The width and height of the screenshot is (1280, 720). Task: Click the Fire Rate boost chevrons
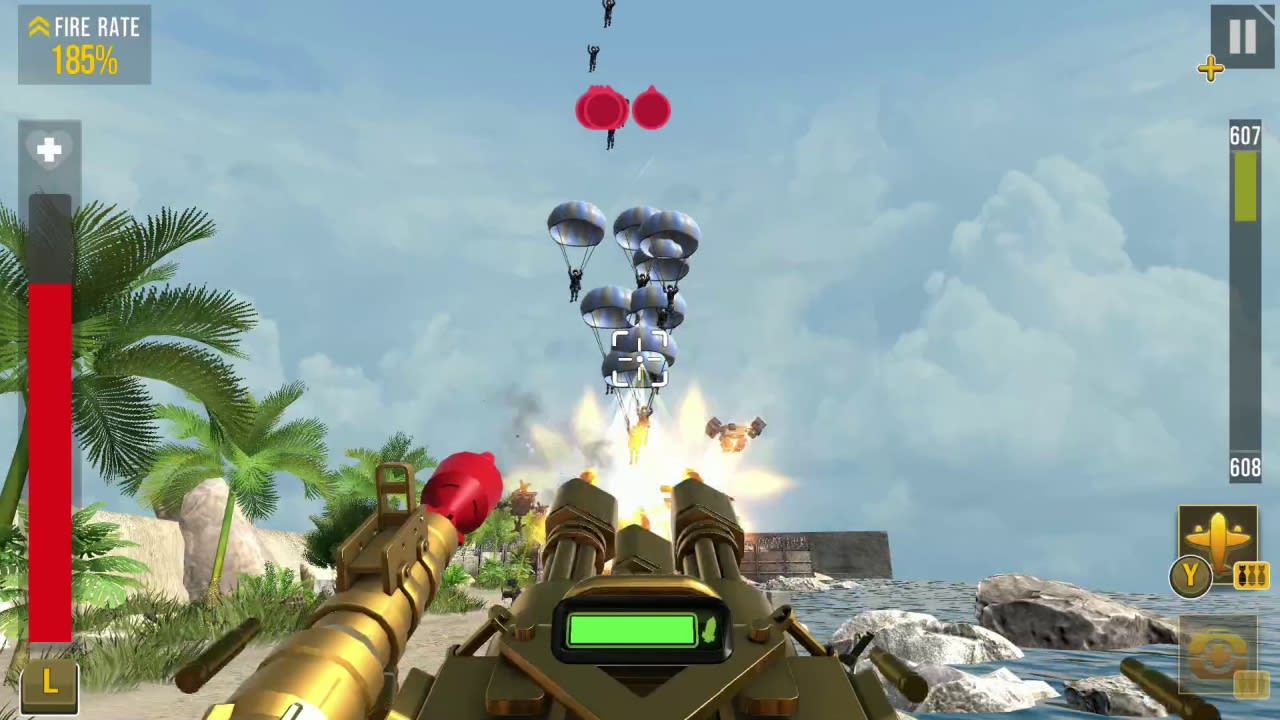click(38, 27)
